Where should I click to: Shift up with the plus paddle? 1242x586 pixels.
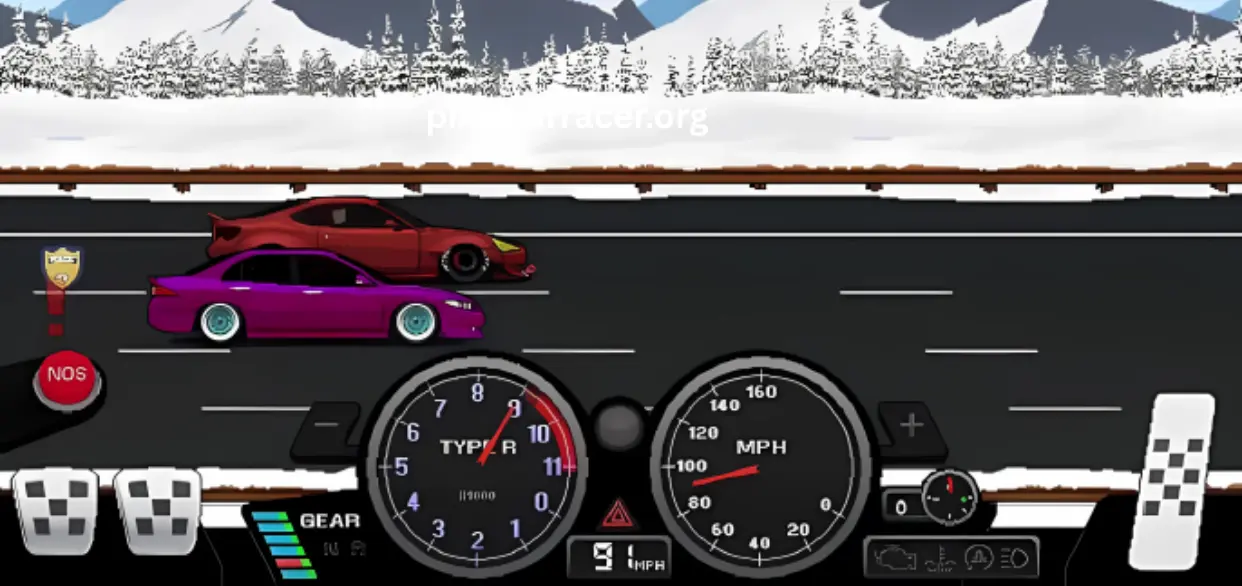[x=910, y=425]
